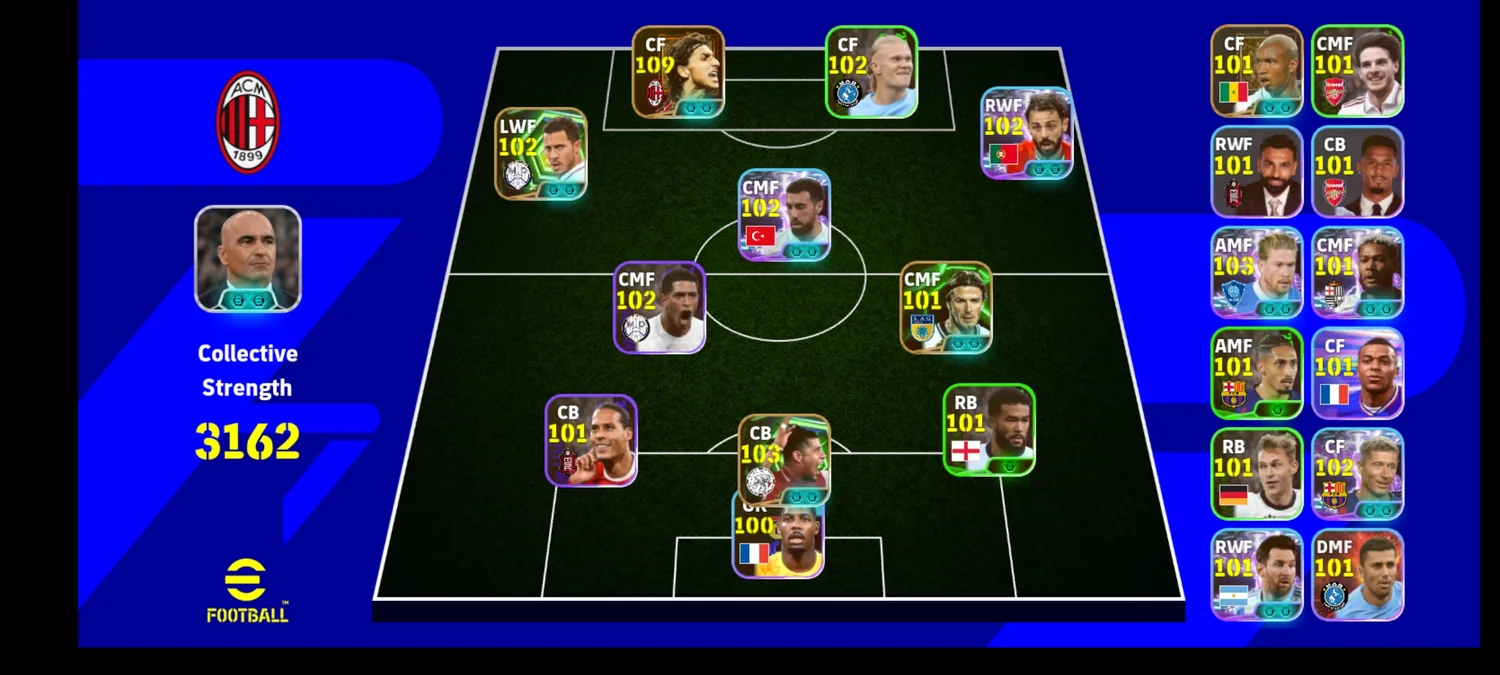Select the goalkeeper card with France flag

778,540
